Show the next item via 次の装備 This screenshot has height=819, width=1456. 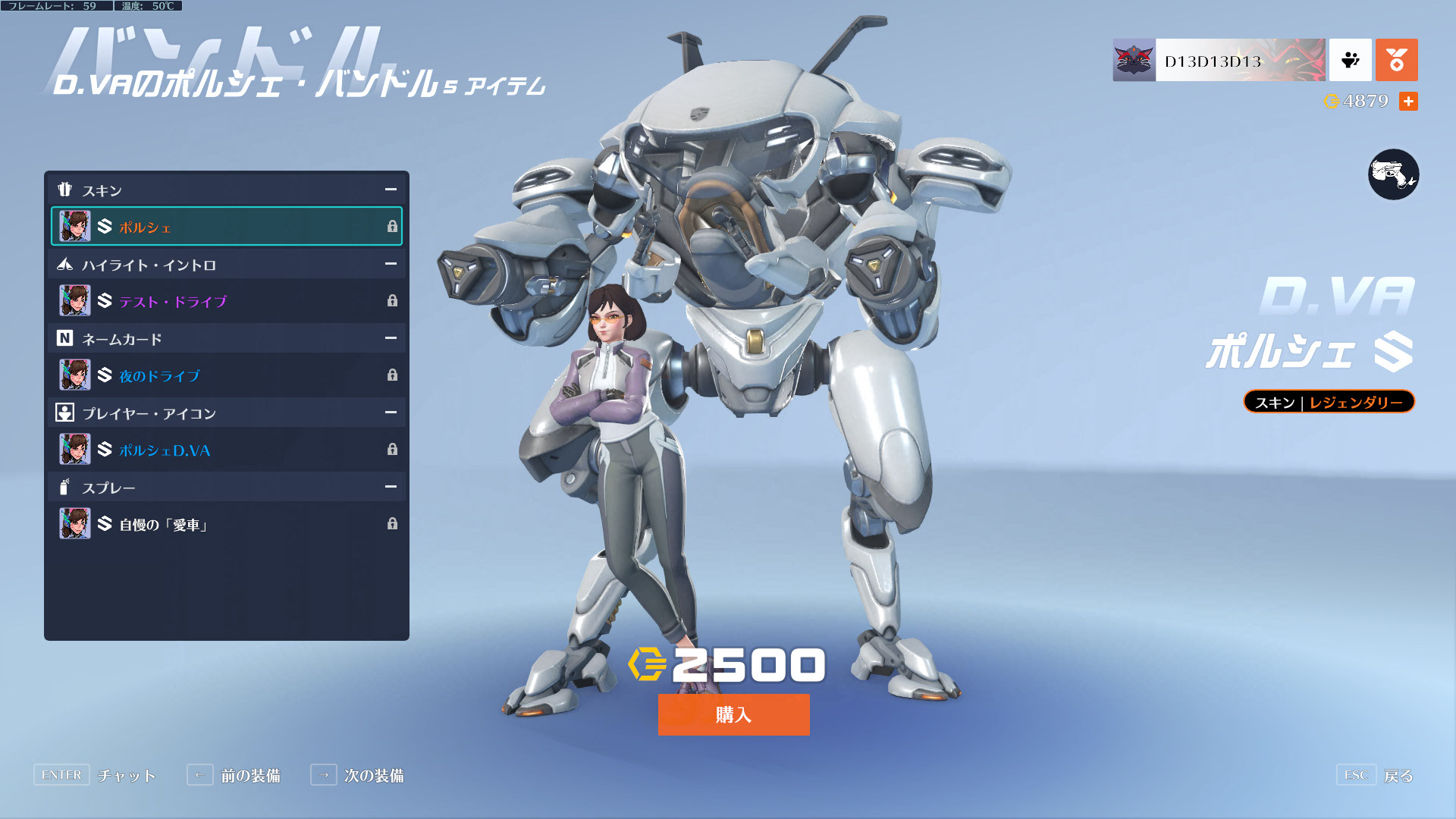coord(357,775)
